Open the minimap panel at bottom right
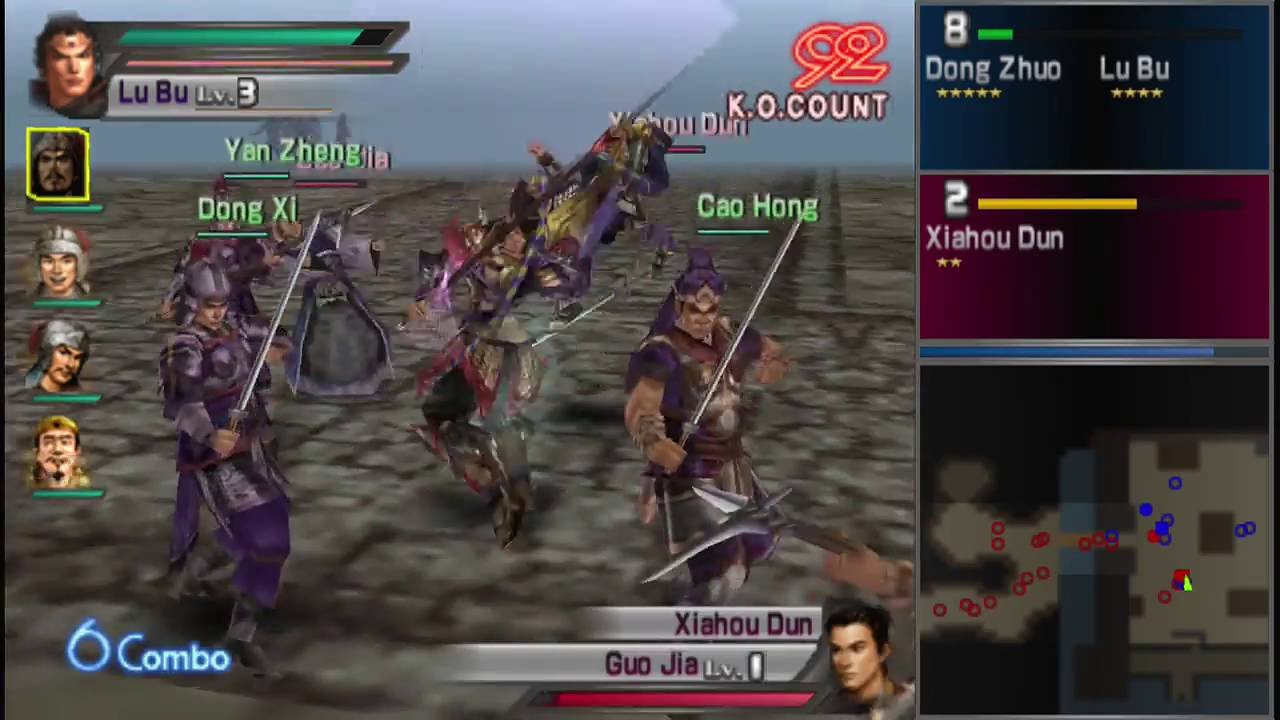This screenshot has width=1280, height=720. (1093, 540)
